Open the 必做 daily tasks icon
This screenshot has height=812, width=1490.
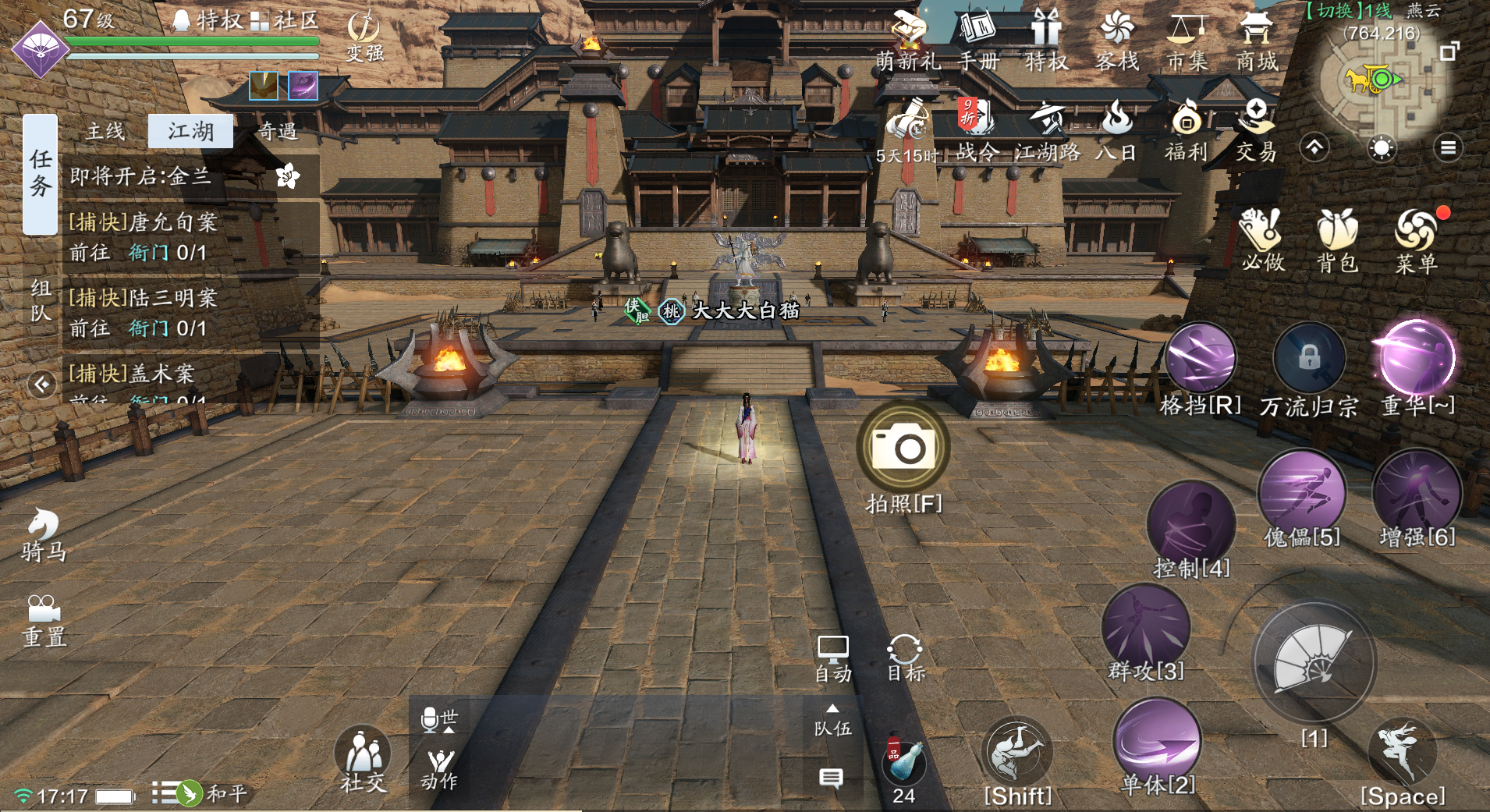point(1262,237)
